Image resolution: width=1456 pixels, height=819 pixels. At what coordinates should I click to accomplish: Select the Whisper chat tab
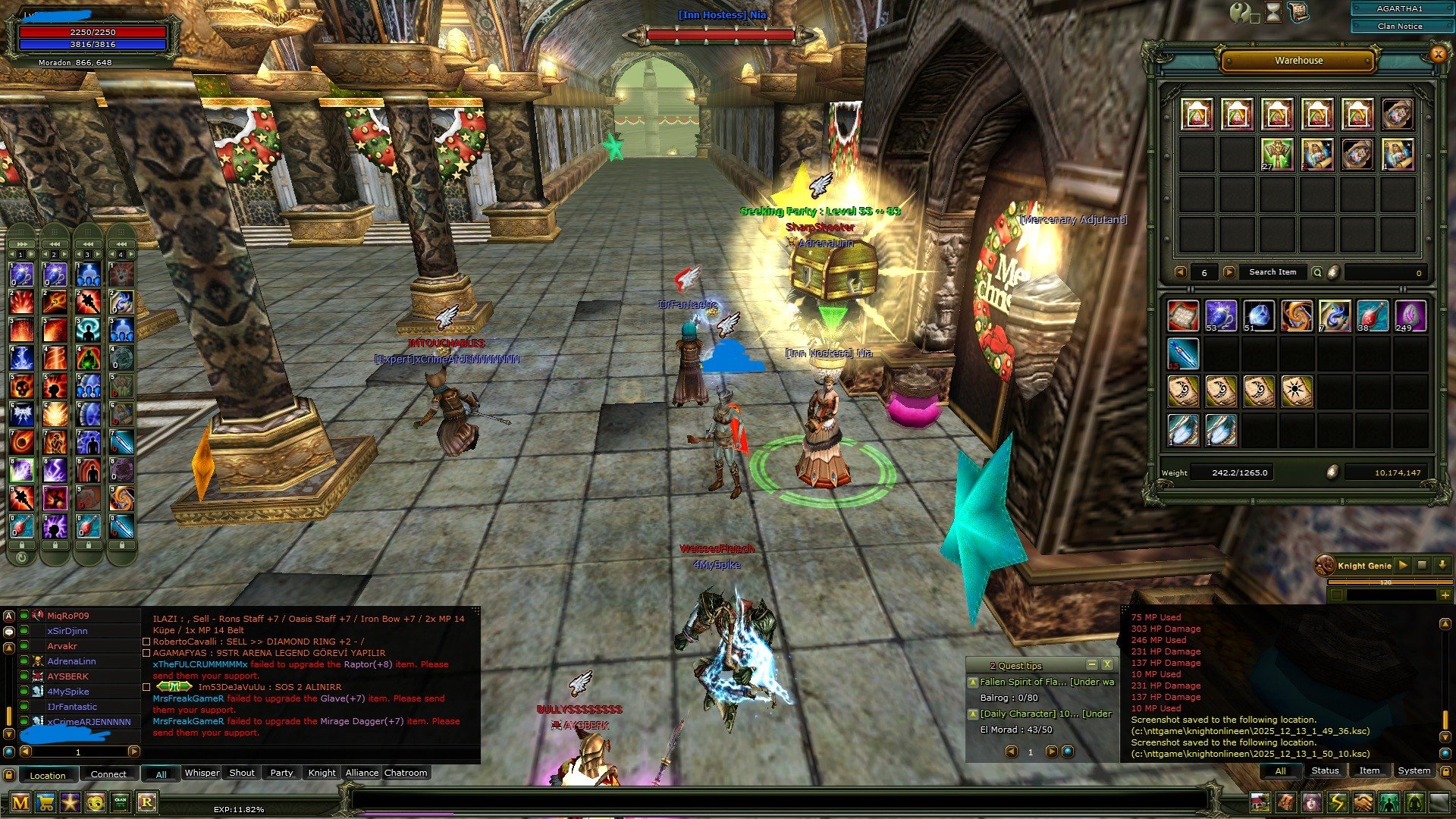tap(202, 773)
